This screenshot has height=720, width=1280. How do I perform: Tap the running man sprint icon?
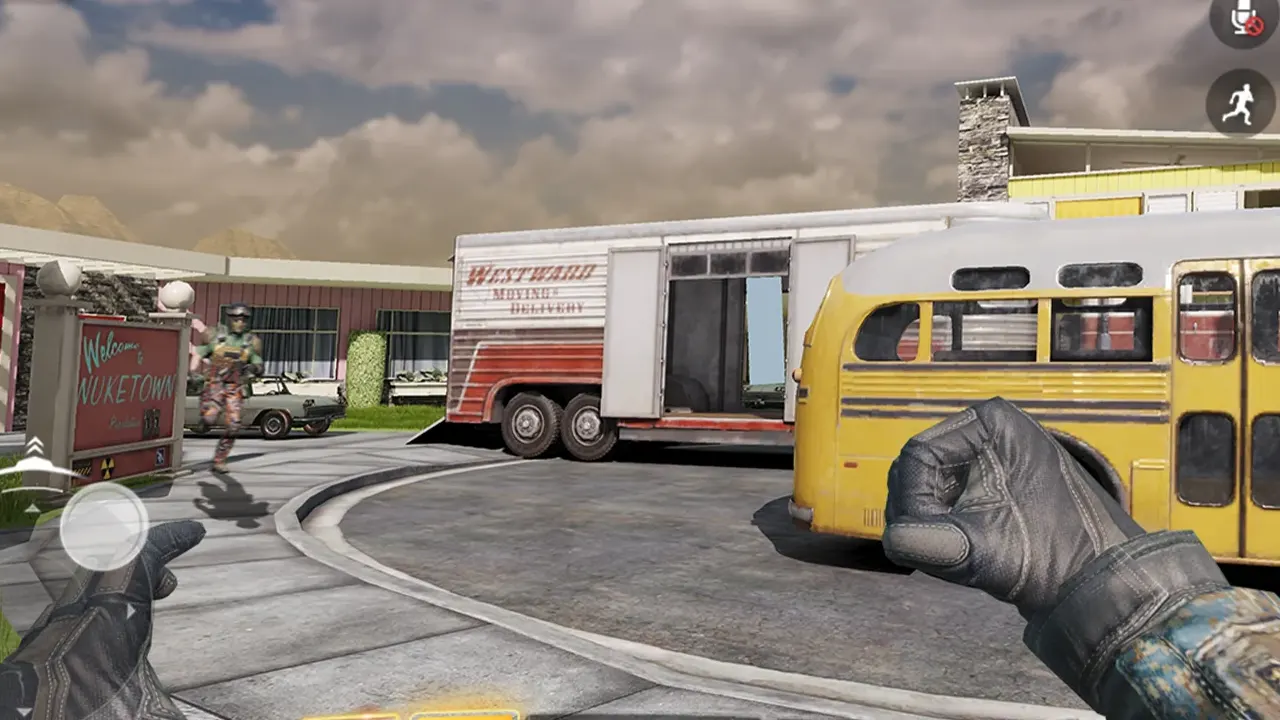point(1240,102)
